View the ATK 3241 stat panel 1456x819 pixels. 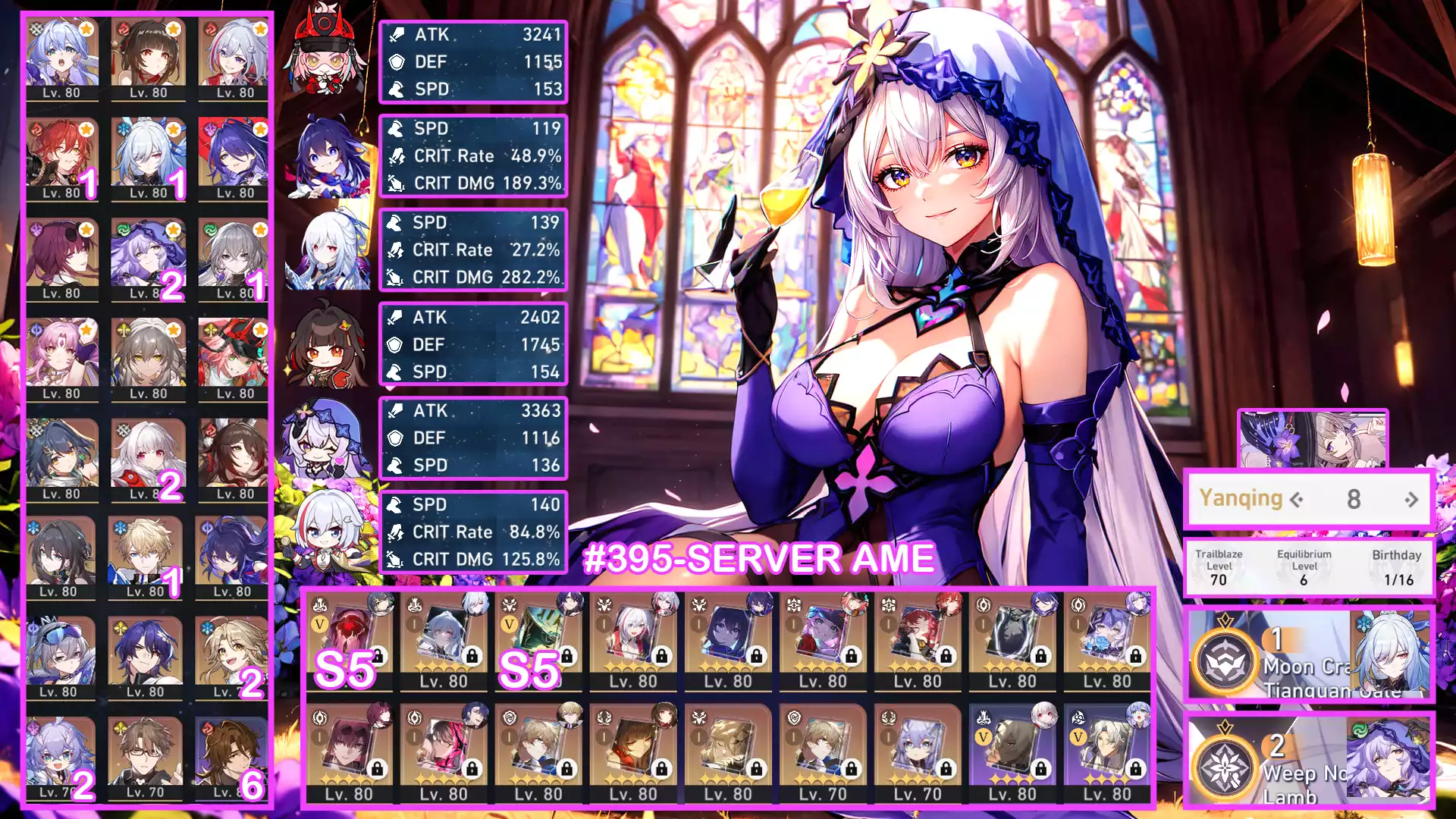point(473,62)
